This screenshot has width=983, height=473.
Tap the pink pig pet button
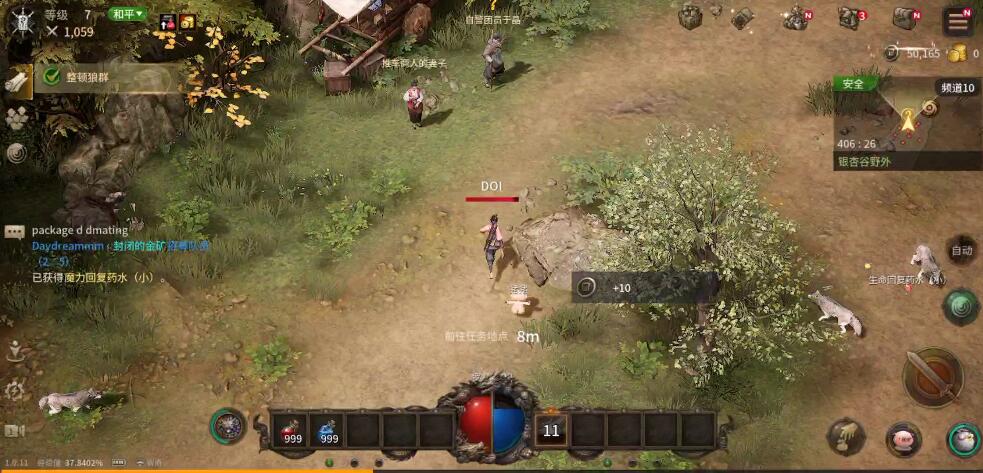(903, 438)
